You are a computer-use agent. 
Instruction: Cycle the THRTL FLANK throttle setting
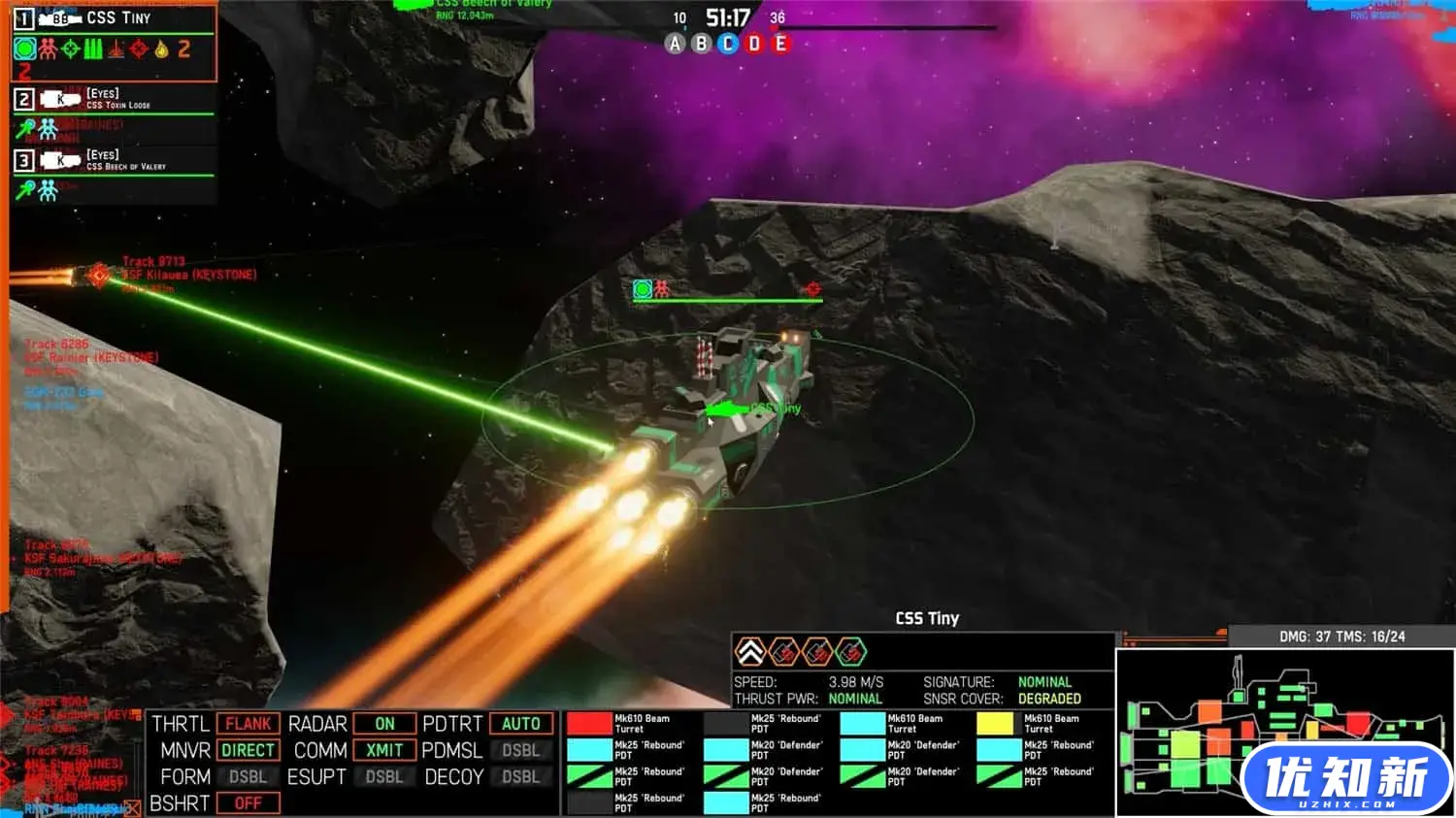248,723
